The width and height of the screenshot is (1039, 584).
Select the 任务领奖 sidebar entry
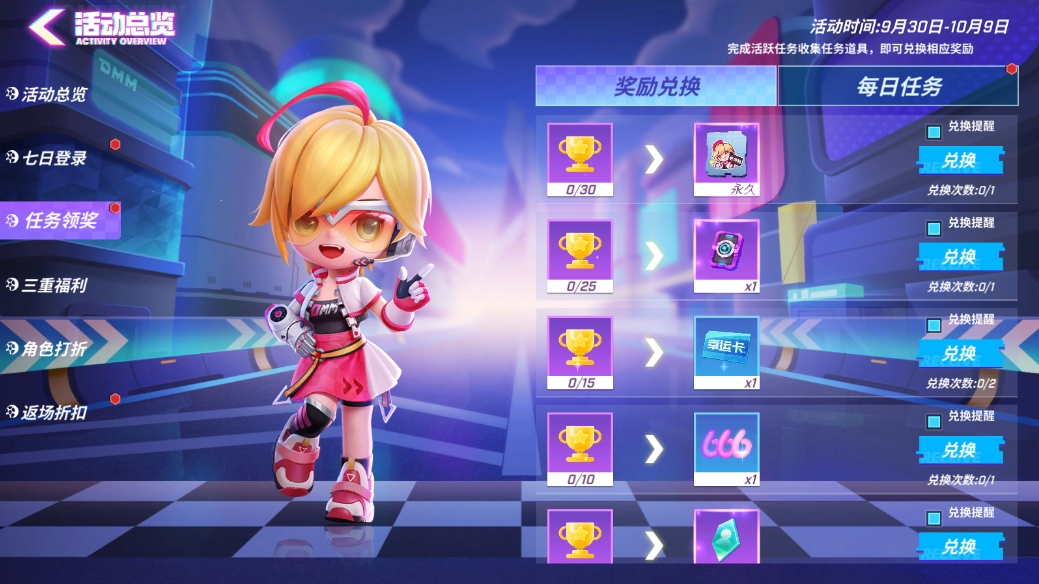[x=60, y=221]
